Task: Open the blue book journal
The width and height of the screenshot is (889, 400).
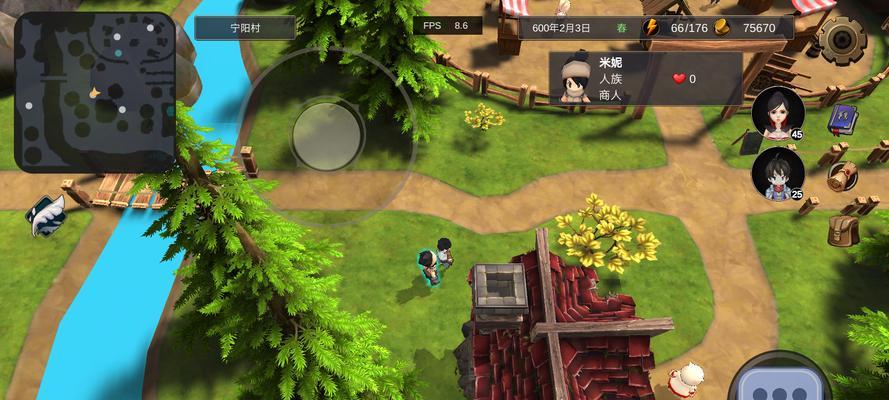Action: [x=840, y=120]
